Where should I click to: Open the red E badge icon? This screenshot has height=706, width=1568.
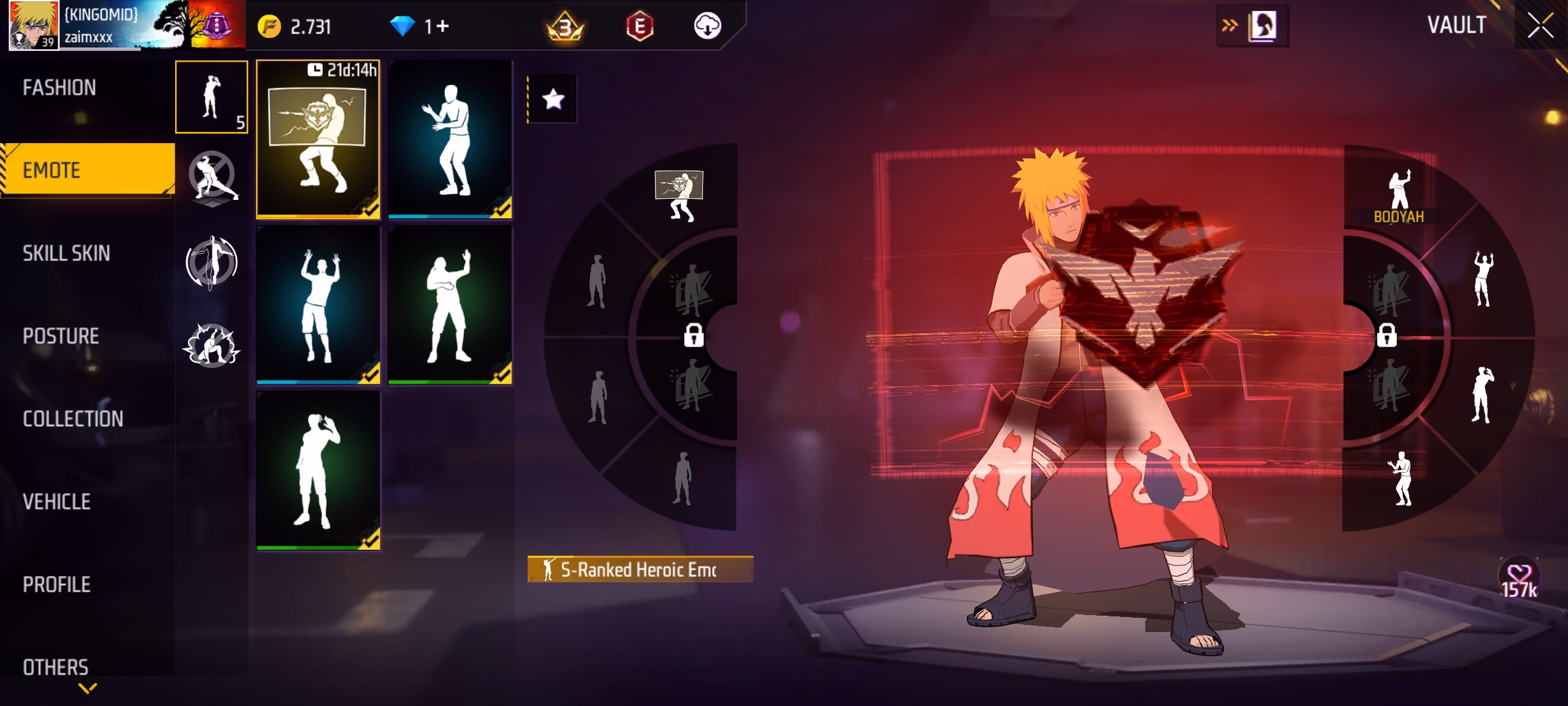(x=640, y=26)
